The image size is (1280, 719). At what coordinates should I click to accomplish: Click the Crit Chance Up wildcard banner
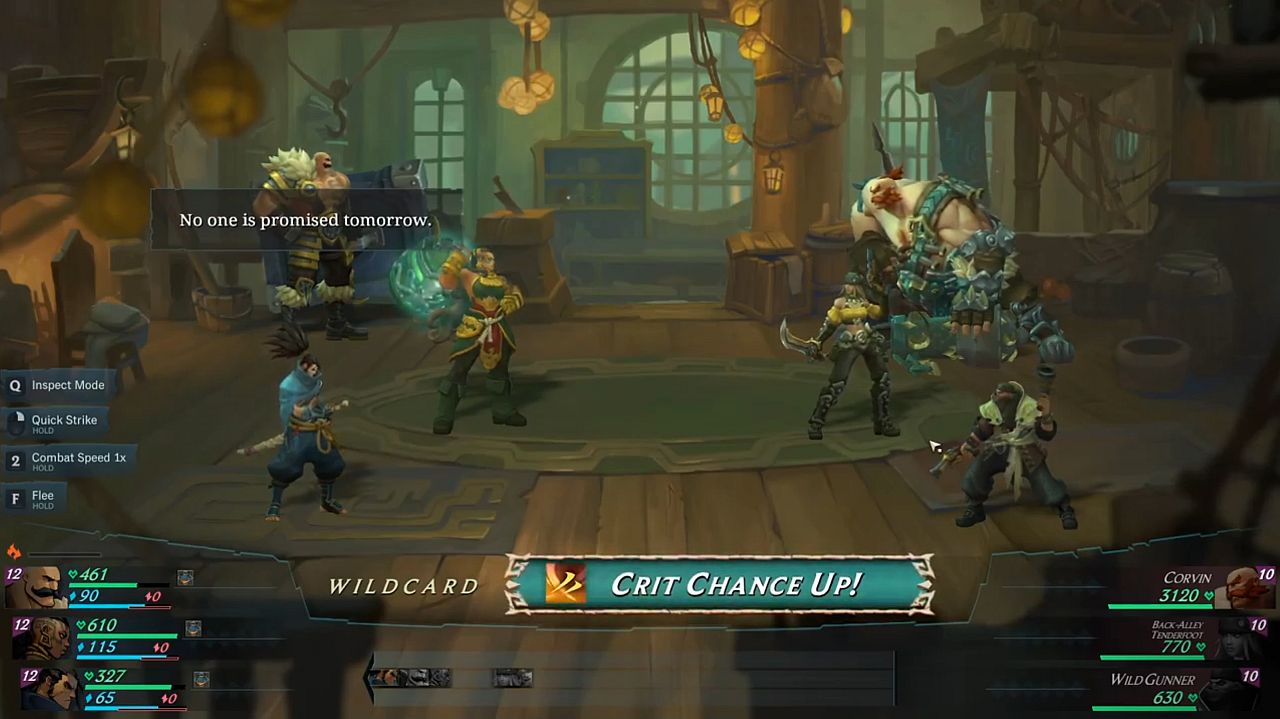click(x=720, y=584)
